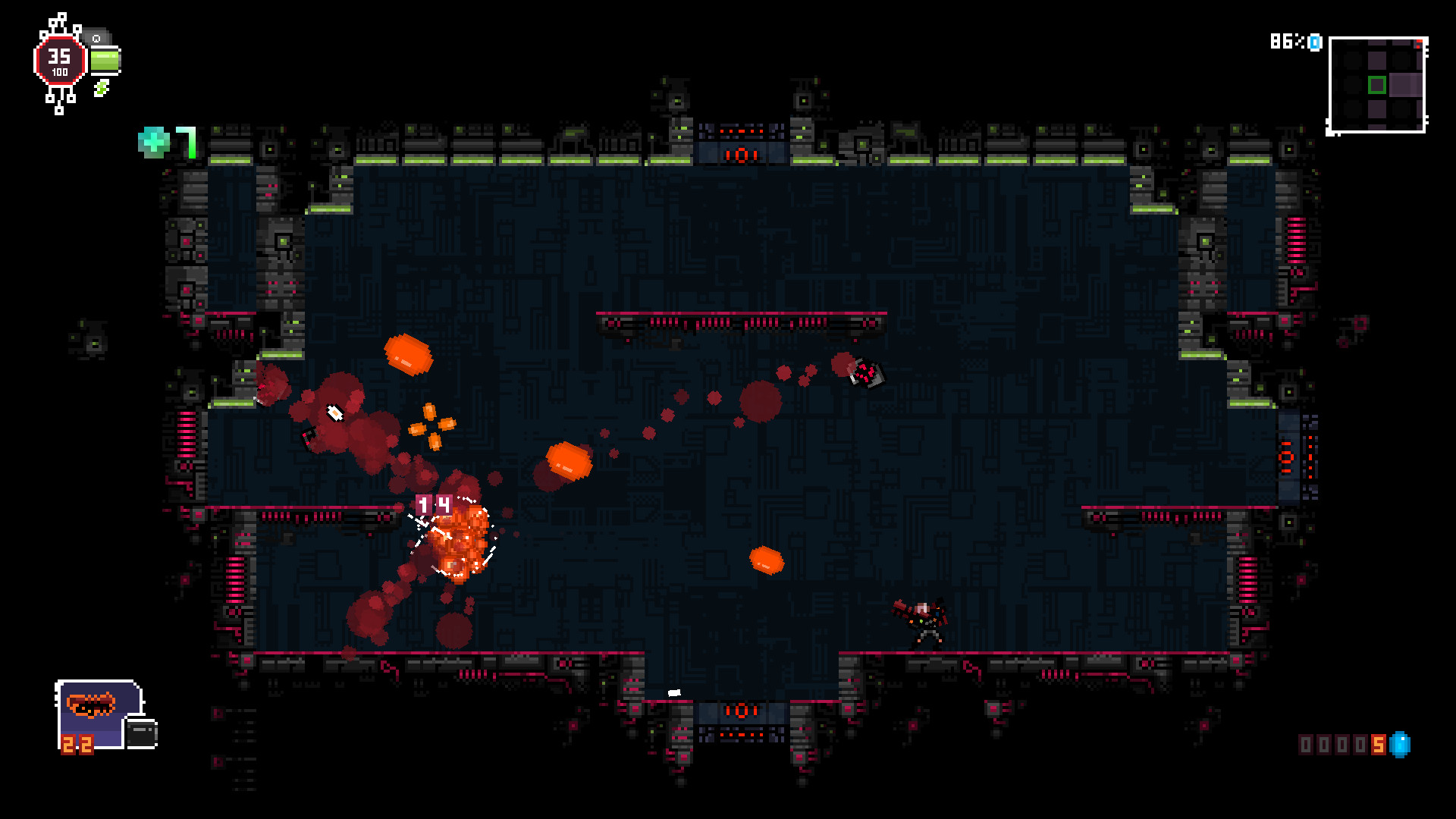Select the orange shotgun weapon card

pos(92,705)
